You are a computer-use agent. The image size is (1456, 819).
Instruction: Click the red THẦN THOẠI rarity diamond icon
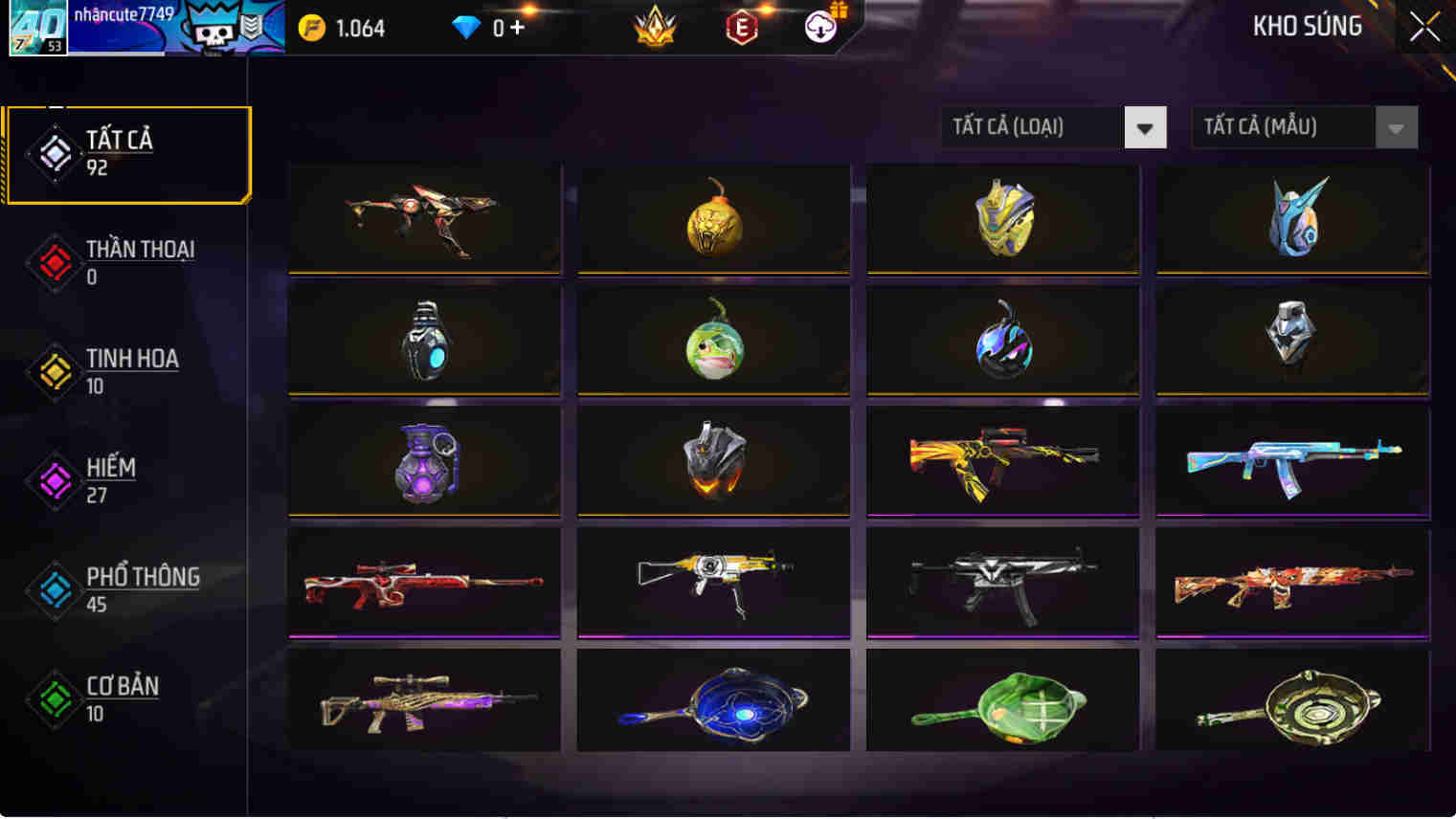point(55,262)
